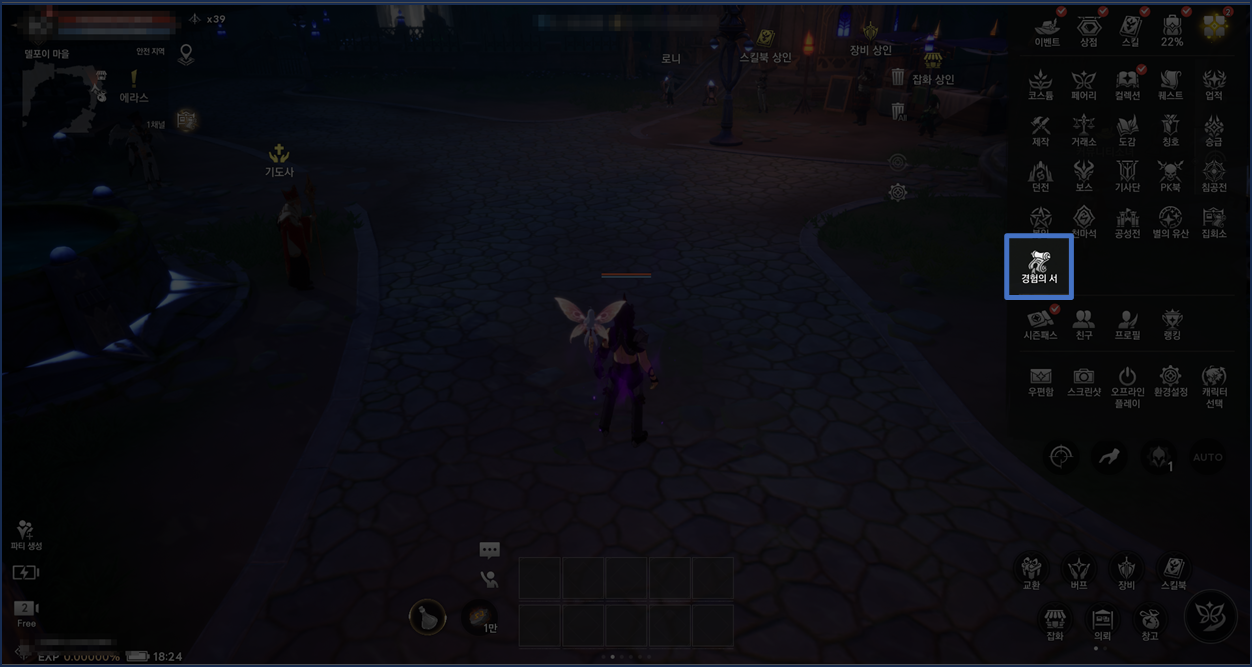Open the 공성전 siege war menu
1252x667 pixels.
click(x=1127, y=222)
